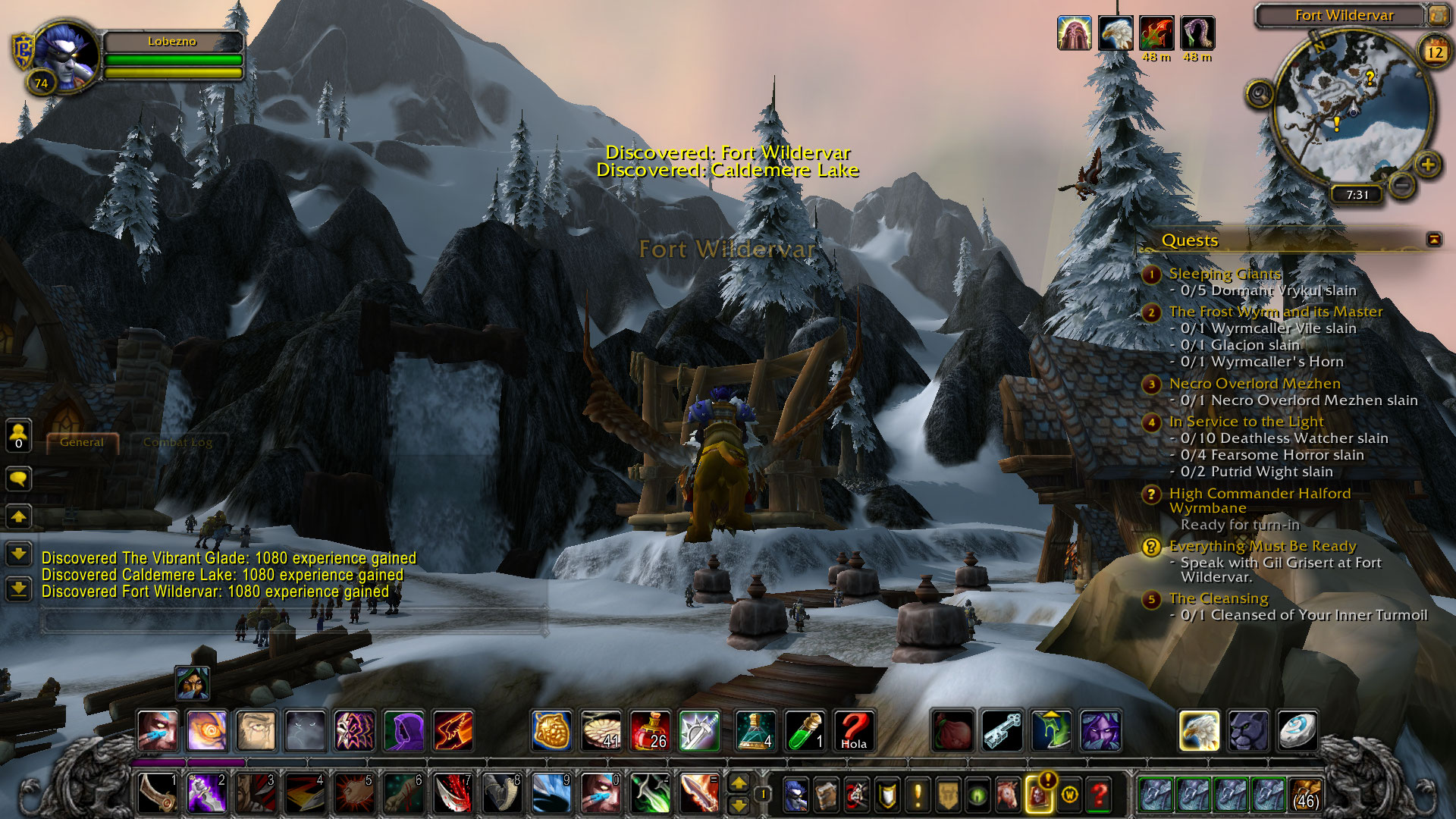
Task: Open the chat speech bubble menu
Action: 19,479
